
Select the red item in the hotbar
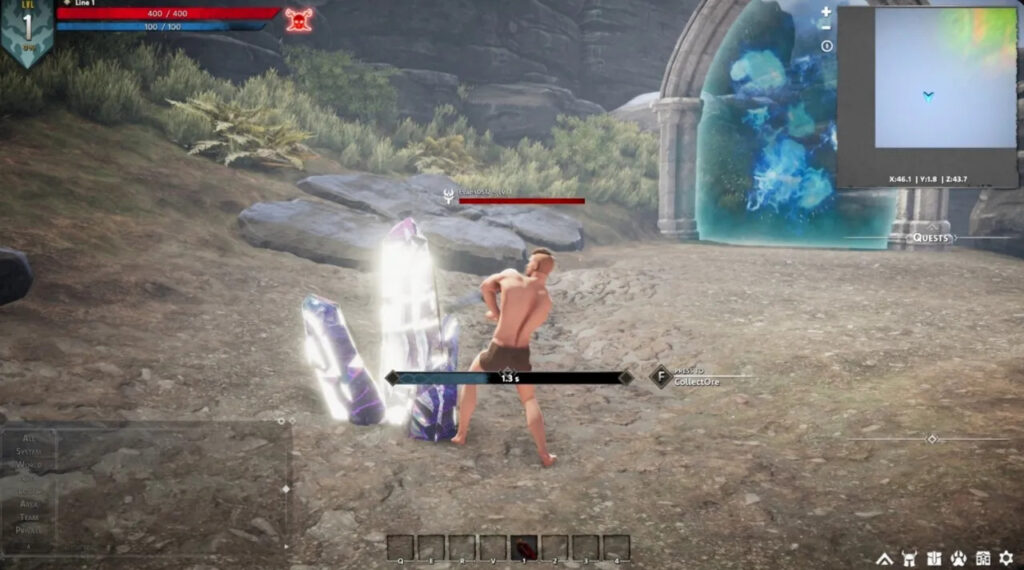[x=524, y=547]
